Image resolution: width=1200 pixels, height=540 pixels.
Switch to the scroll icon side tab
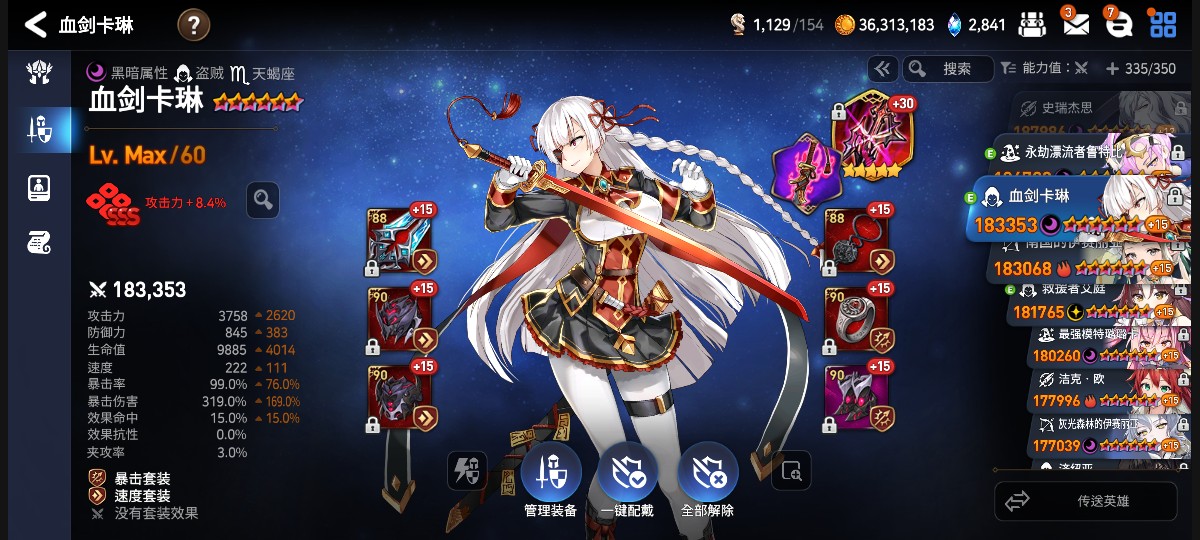point(38,241)
